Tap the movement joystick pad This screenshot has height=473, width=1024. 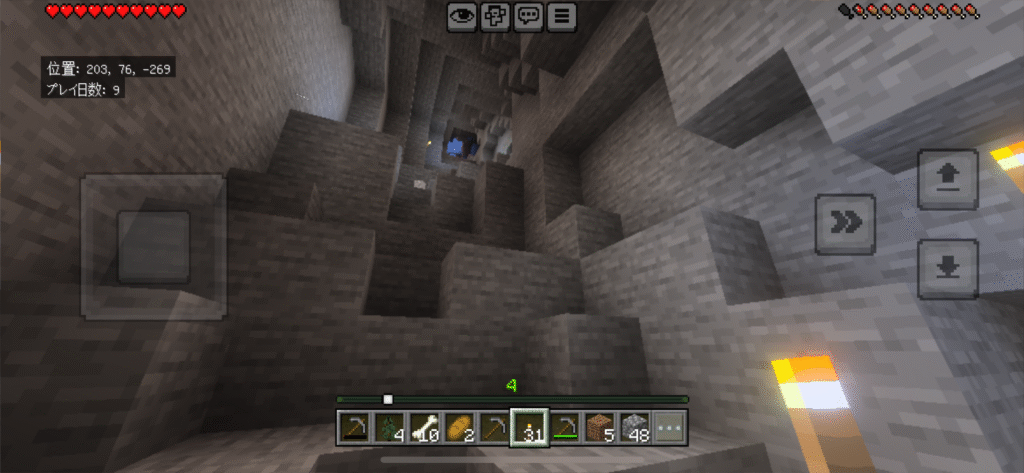pyautogui.click(x=153, y=246)
